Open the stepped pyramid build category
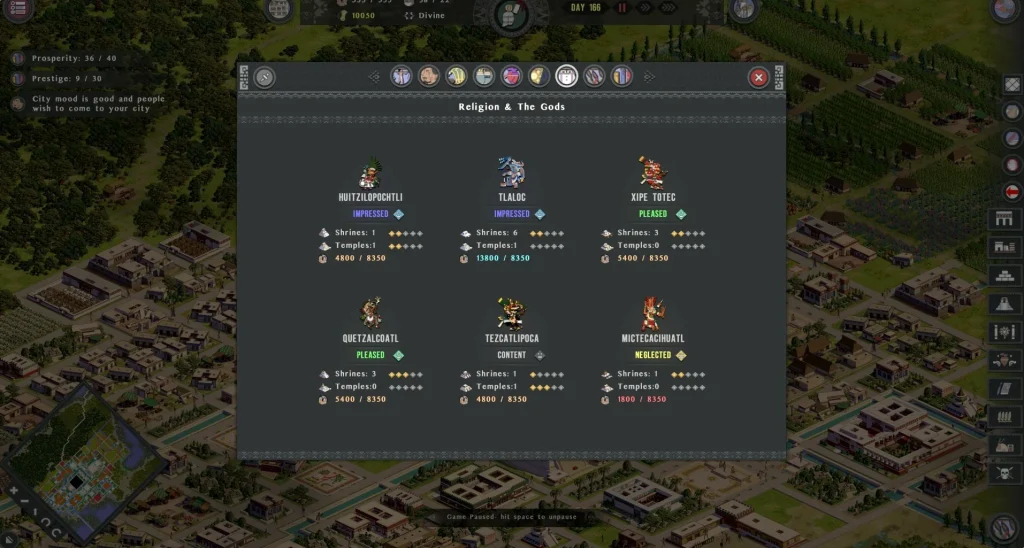 point(1004,275)
